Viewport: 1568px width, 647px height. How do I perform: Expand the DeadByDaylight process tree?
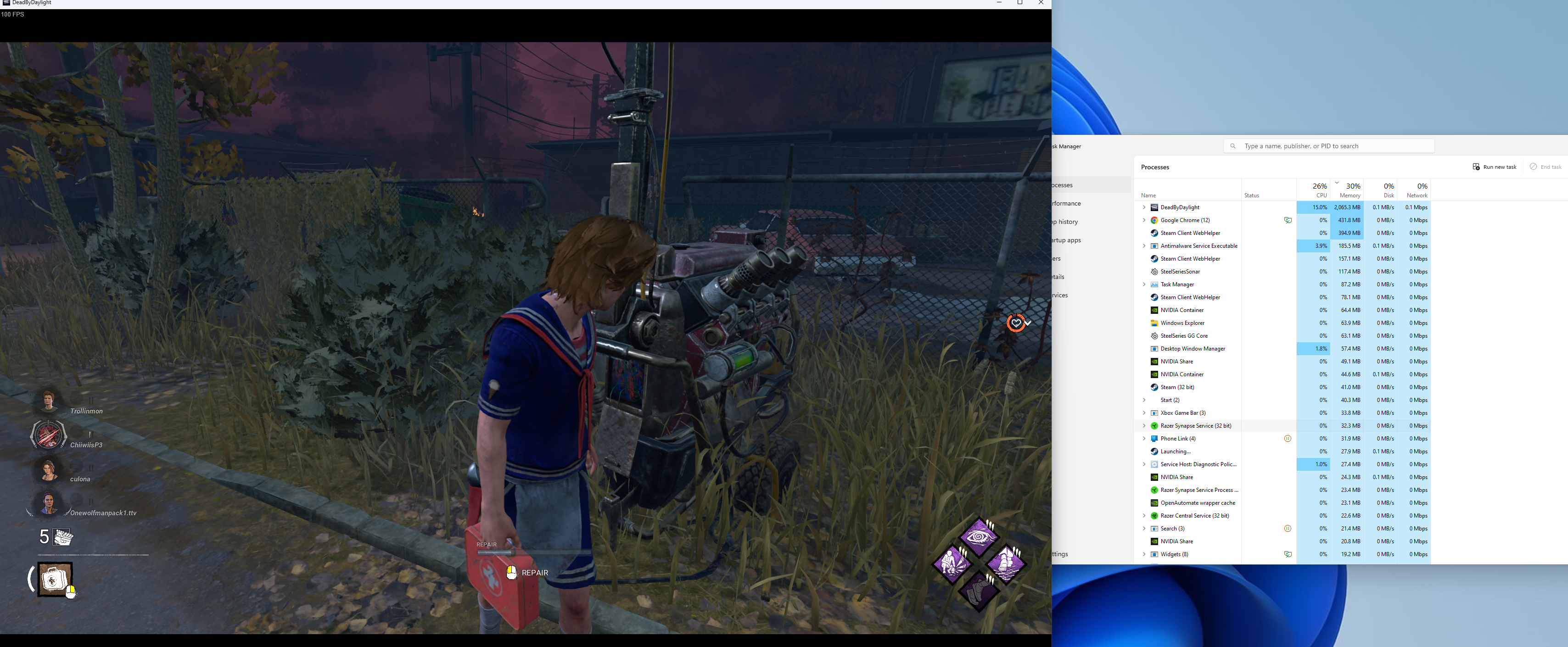(x=1144, y=207)
